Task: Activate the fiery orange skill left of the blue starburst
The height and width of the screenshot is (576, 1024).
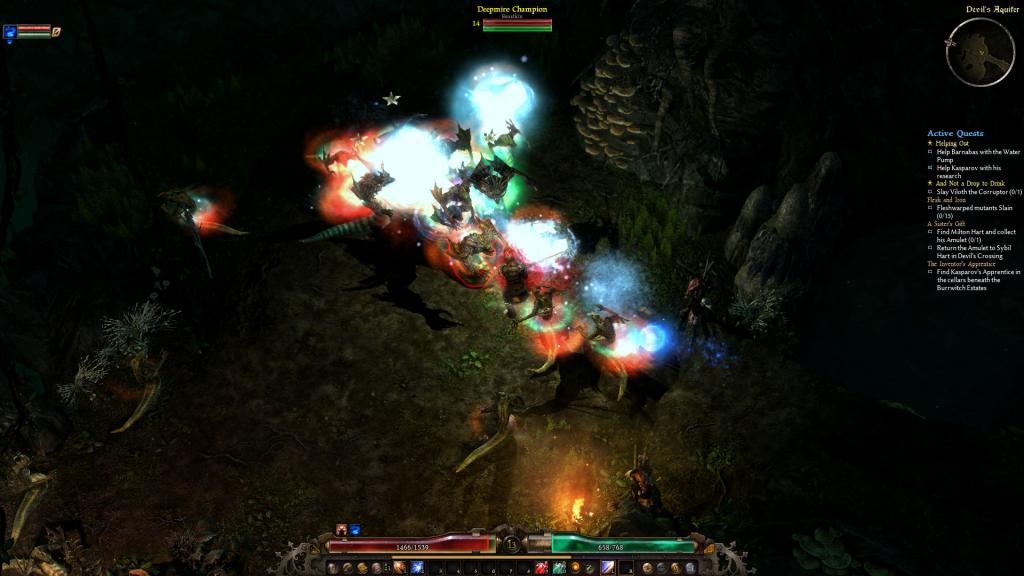Action: click(x=401, y=568)
